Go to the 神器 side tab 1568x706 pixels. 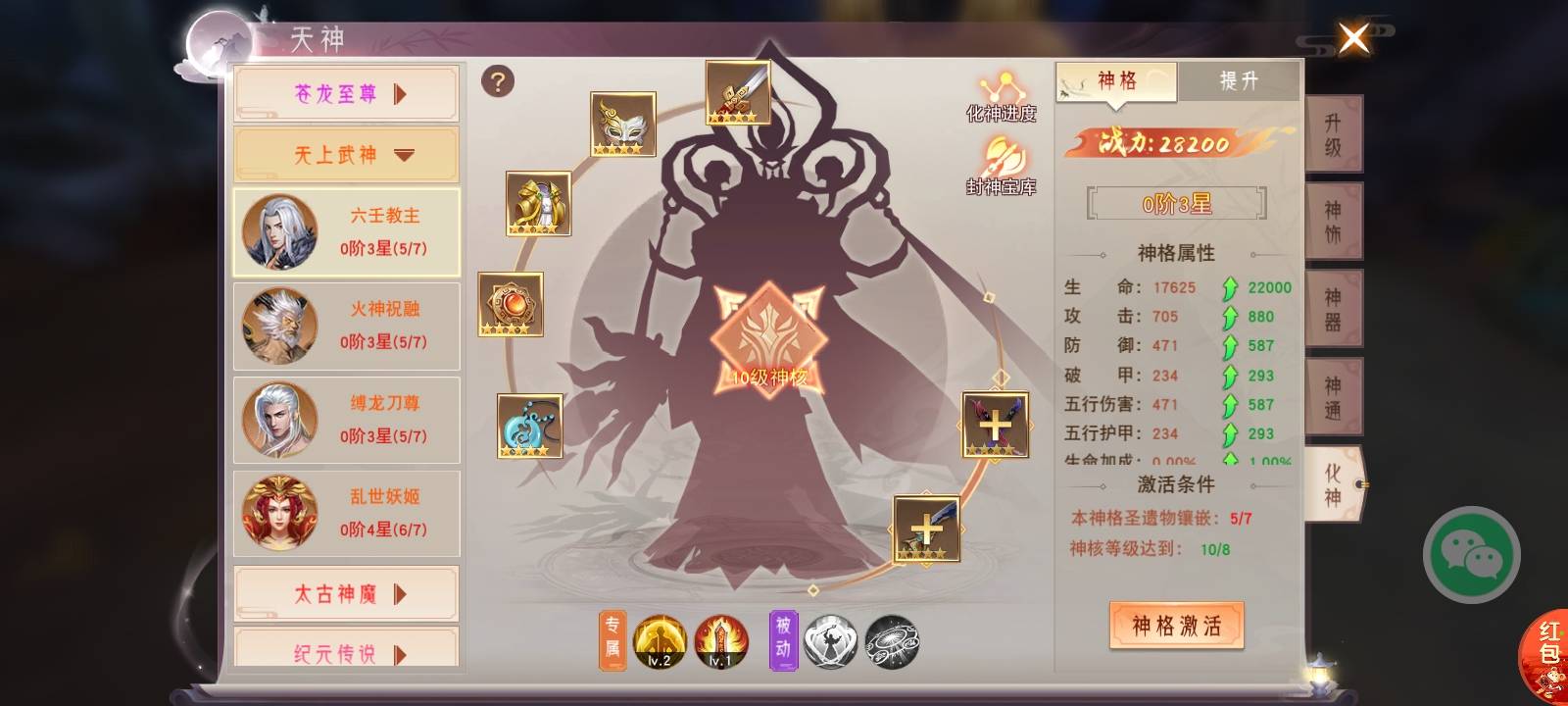pyautogui.click(x=1333, y=310)
